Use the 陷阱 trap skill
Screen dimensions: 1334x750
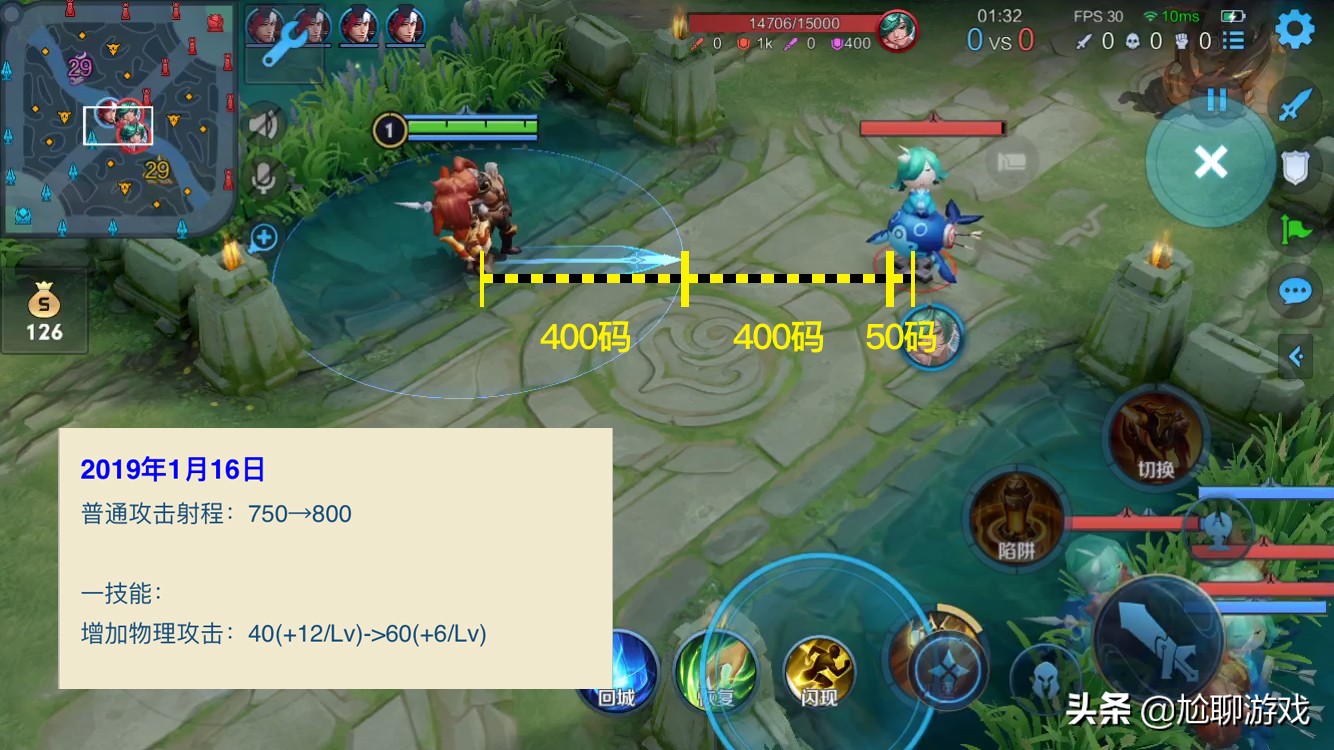[x=1016, y=516]
